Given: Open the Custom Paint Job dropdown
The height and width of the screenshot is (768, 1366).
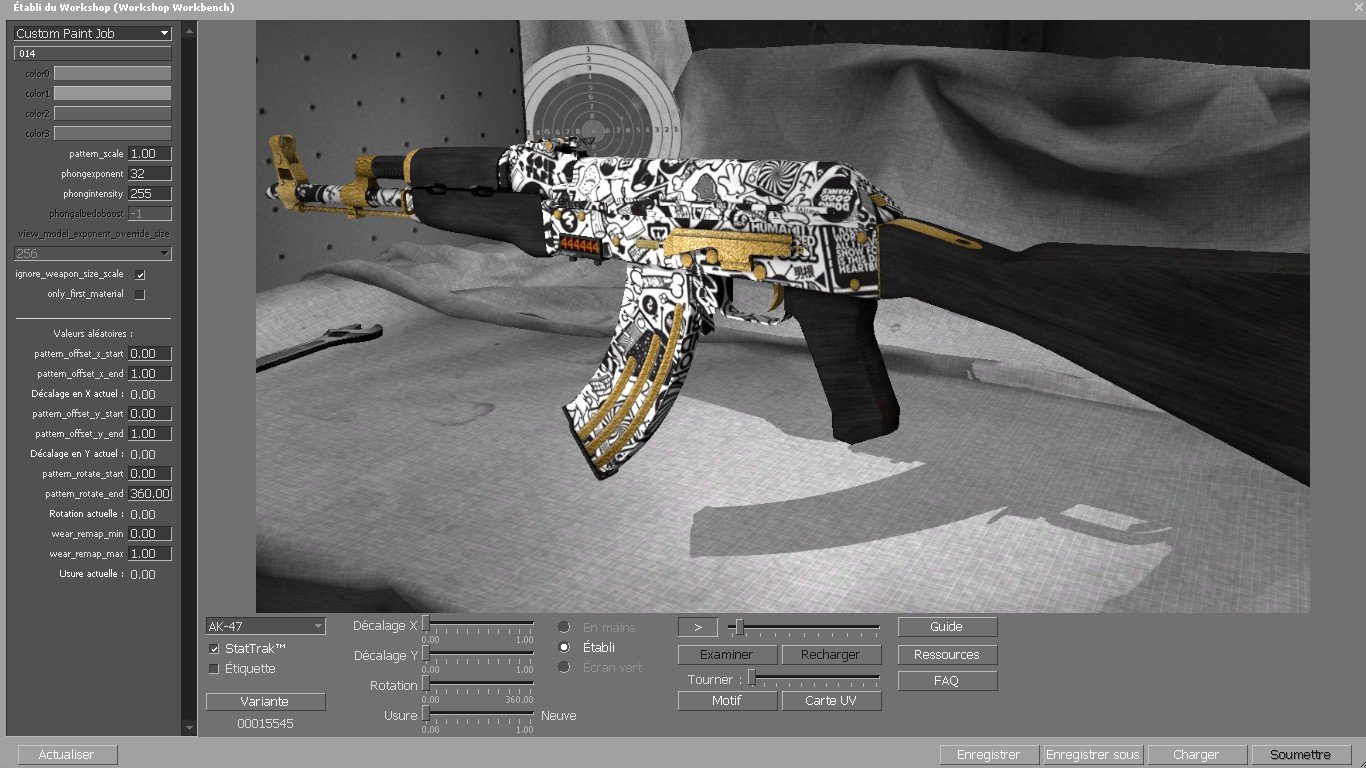Looking at the screenshot, I should tap(92, 33).
